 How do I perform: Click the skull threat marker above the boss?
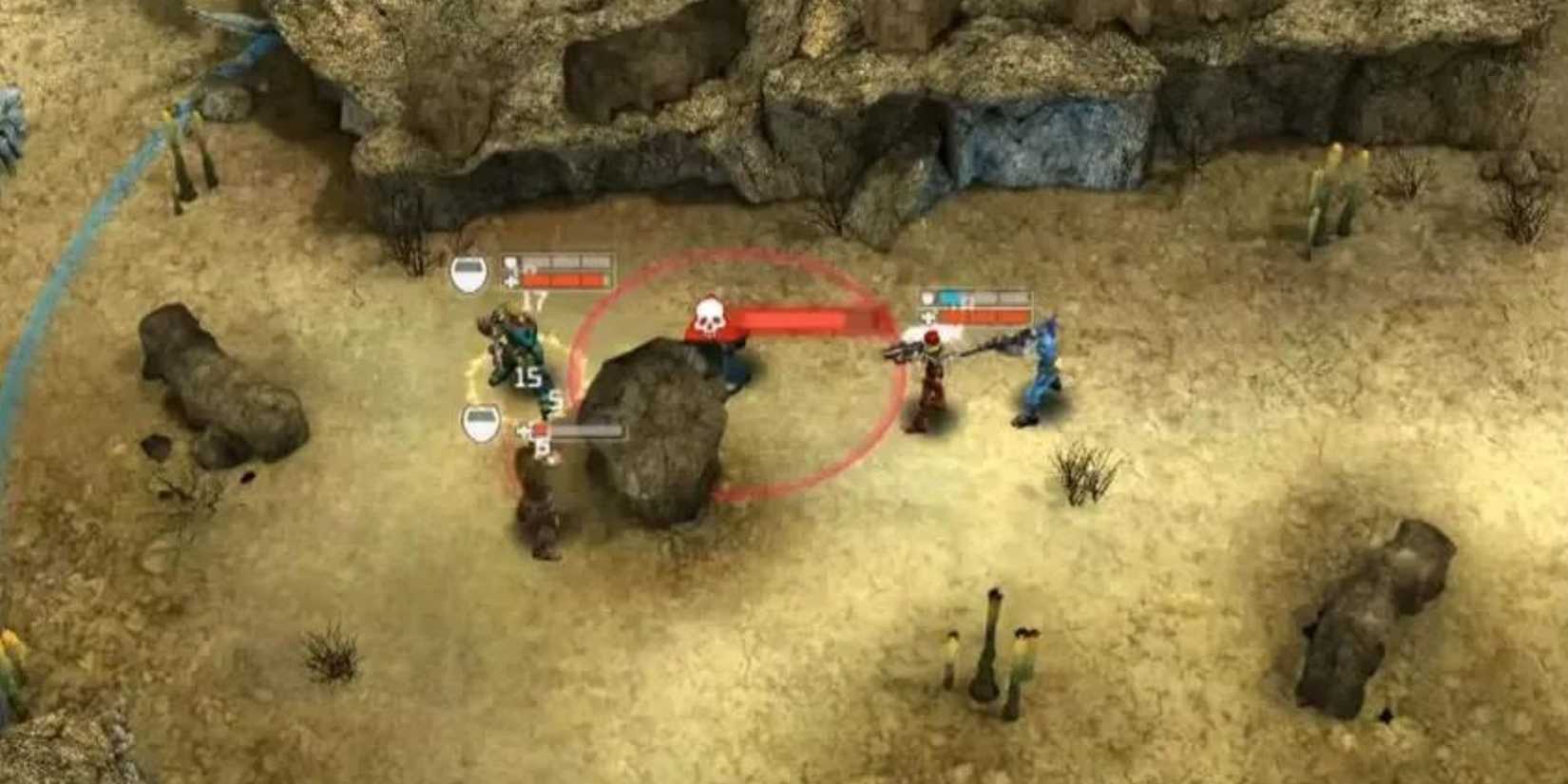pyautogui.click(x=709, y=316)
